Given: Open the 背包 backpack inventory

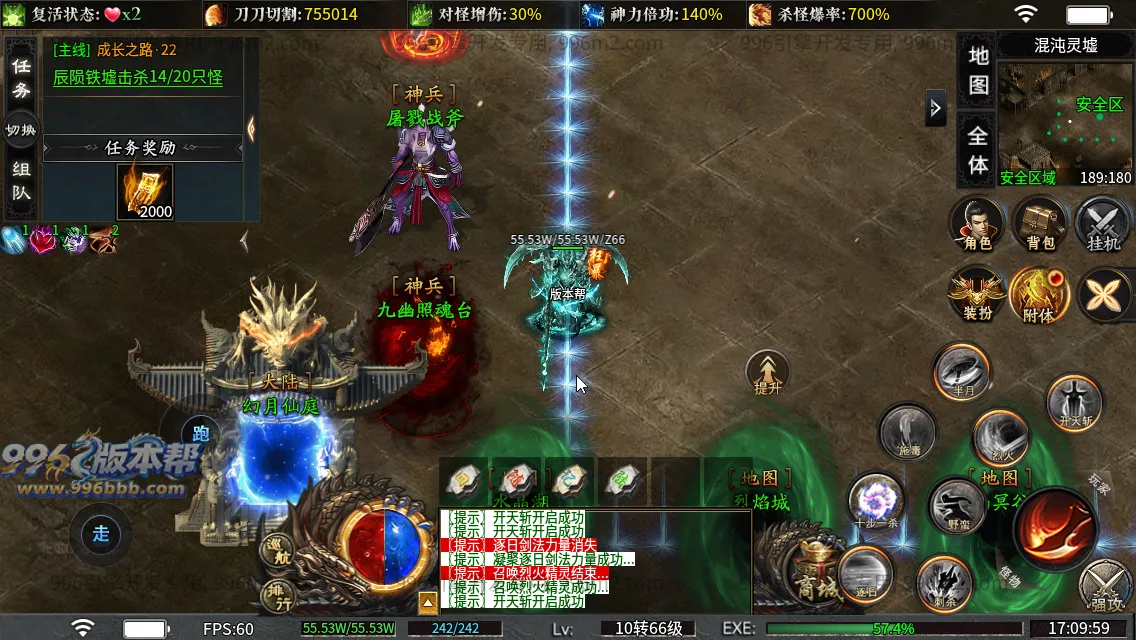Looking at the screenshot, I should [x=1040, y=222].
